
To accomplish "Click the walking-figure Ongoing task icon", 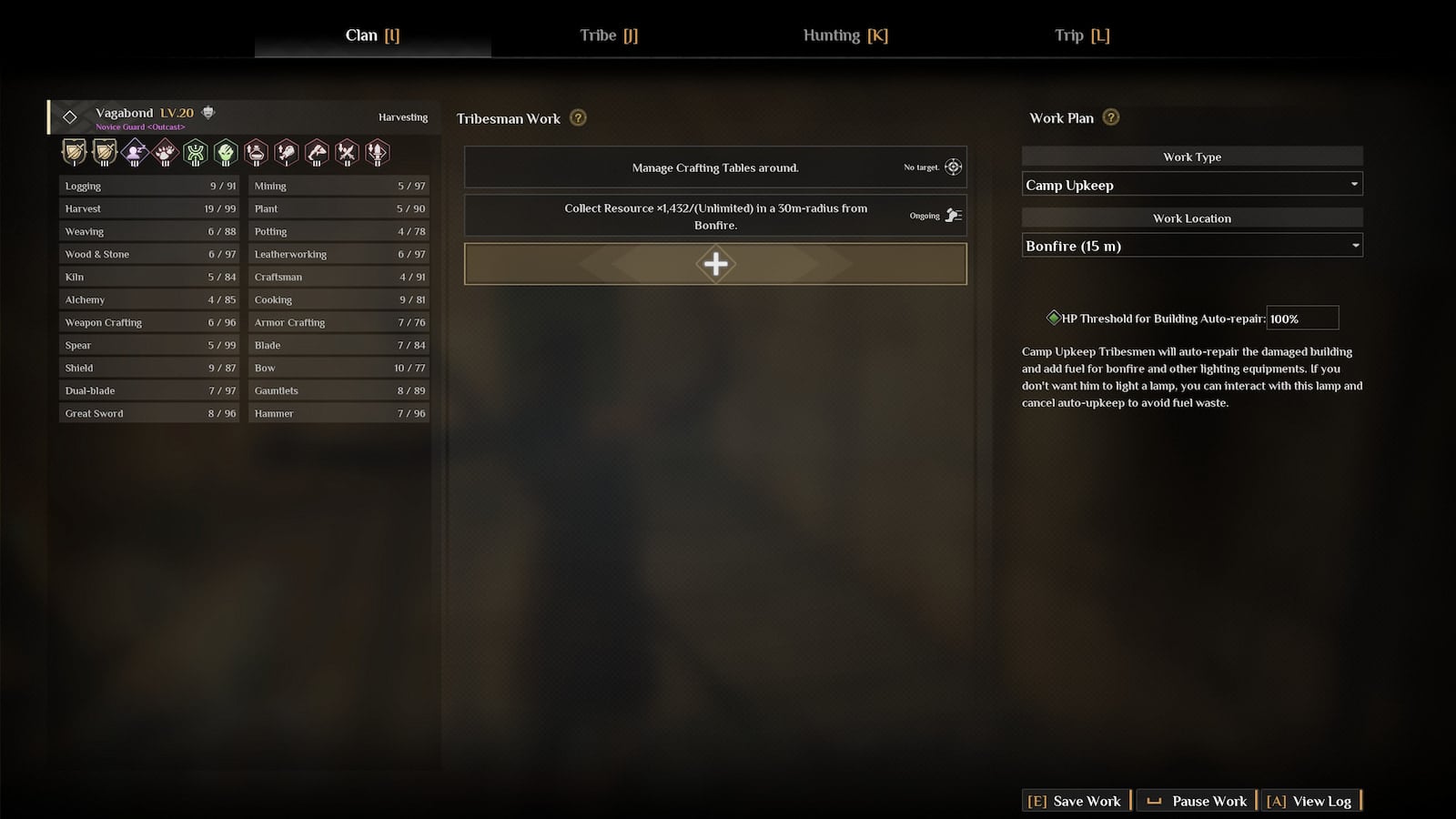I will tap(953, 216).
